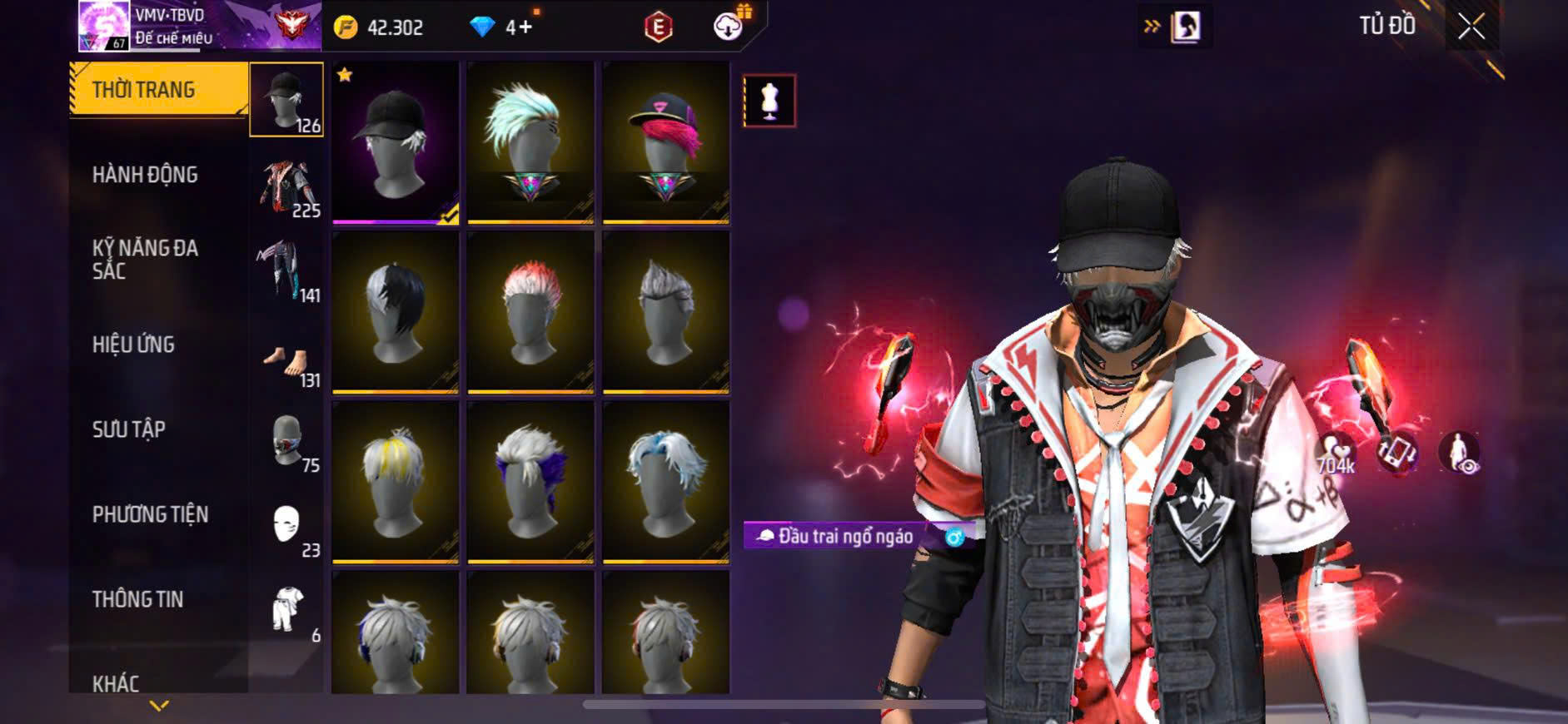Select the cyan spiky hair item
This screenshot has height=724, width=1568.
click(530, 141)
